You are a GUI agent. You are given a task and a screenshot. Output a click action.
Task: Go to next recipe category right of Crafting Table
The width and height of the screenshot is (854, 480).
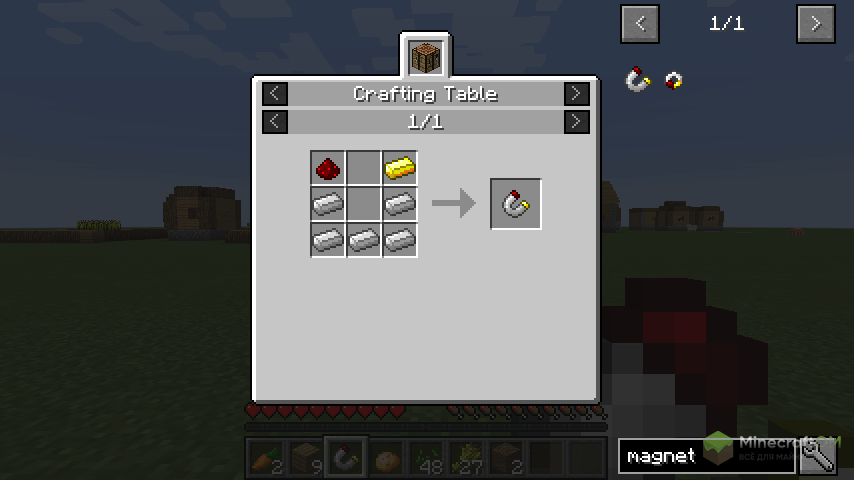(x=576, y=94)
